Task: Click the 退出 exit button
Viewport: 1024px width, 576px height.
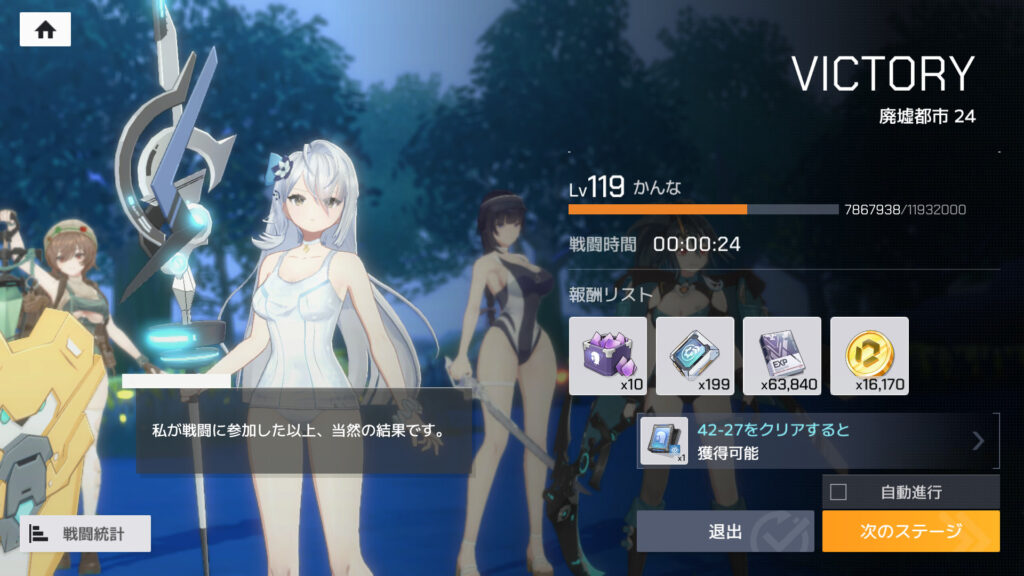Action: coord(725,531)
